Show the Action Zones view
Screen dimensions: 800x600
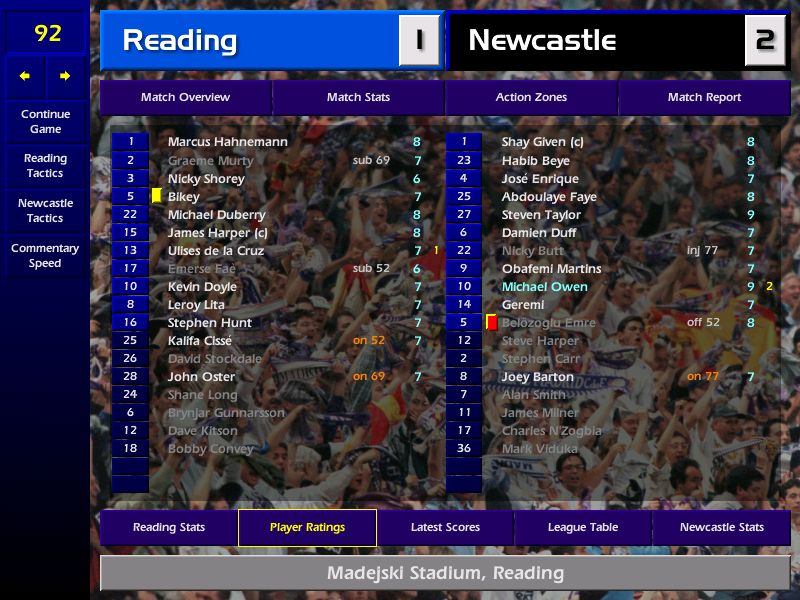click(x=531, y=97)
